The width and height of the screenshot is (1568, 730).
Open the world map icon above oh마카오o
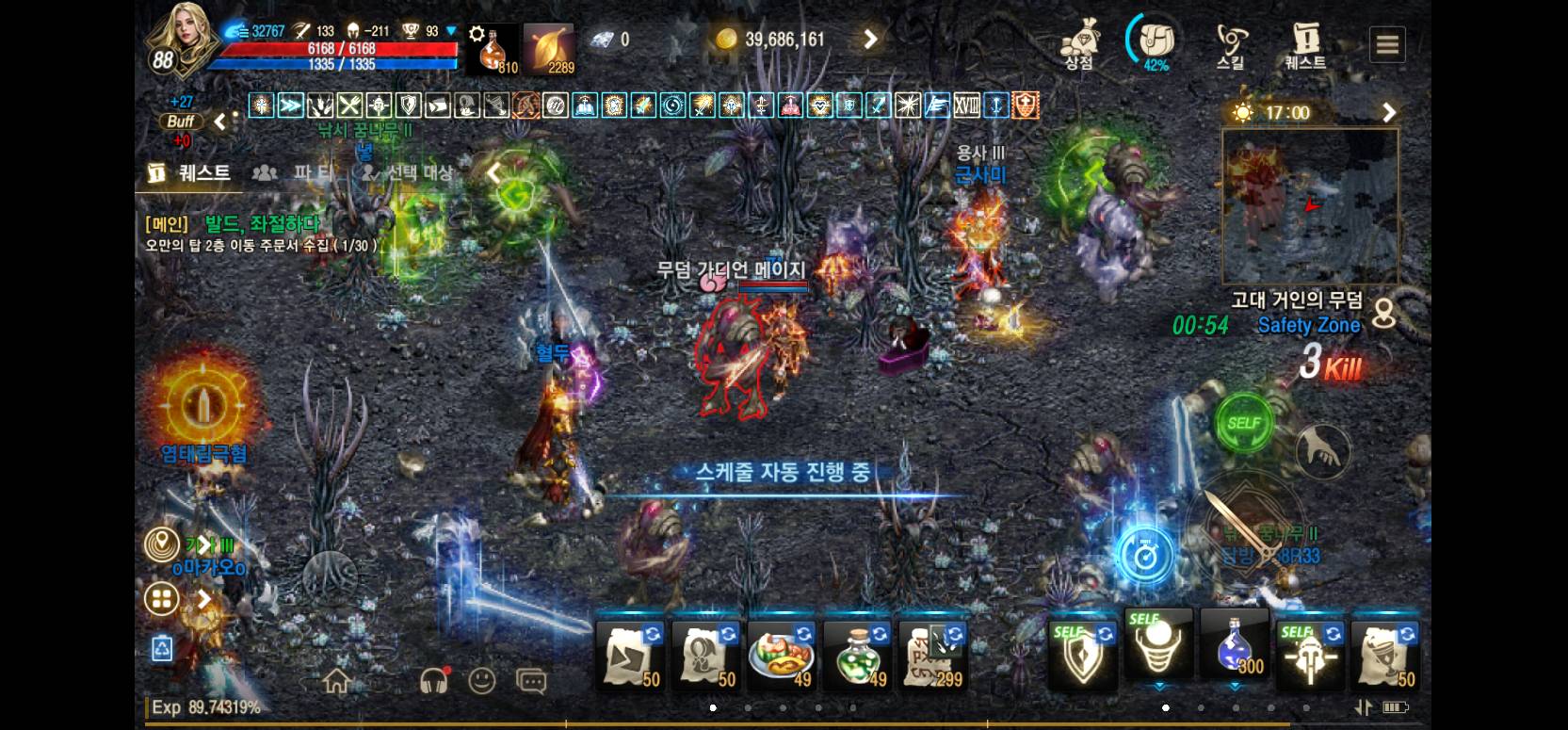(163, 543)
